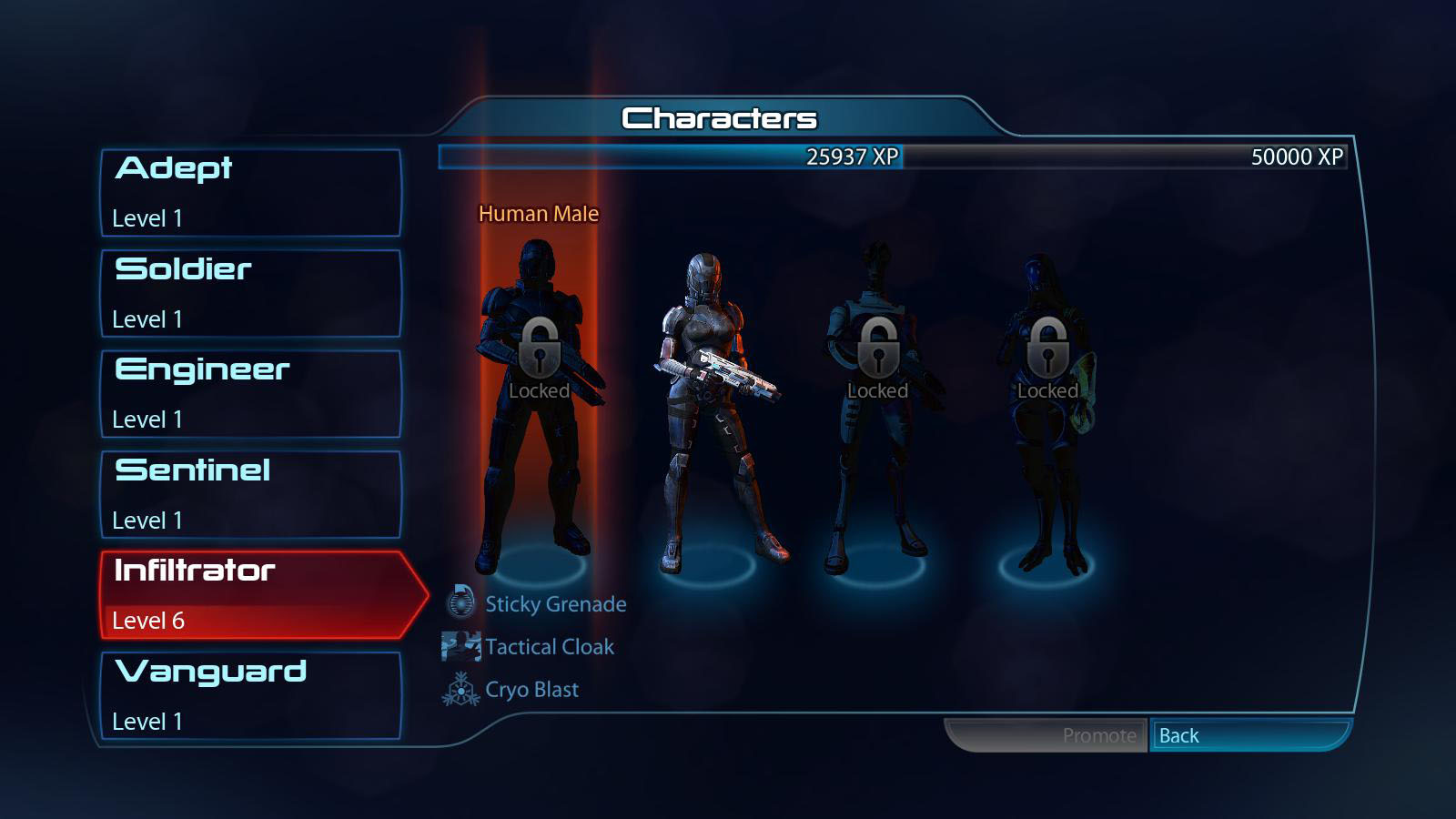1456x819 pixels.
Task: Show the Sticky Grenade power
Action: 554,604
